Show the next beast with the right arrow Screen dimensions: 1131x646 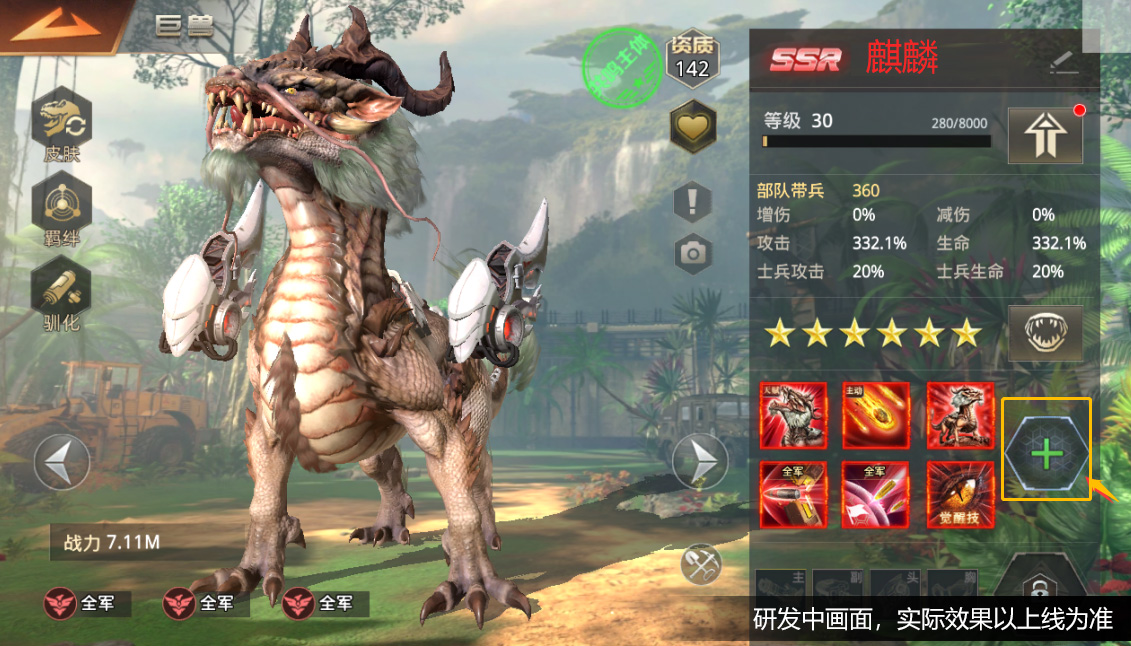pyautogui.click(x=699, y=462)
